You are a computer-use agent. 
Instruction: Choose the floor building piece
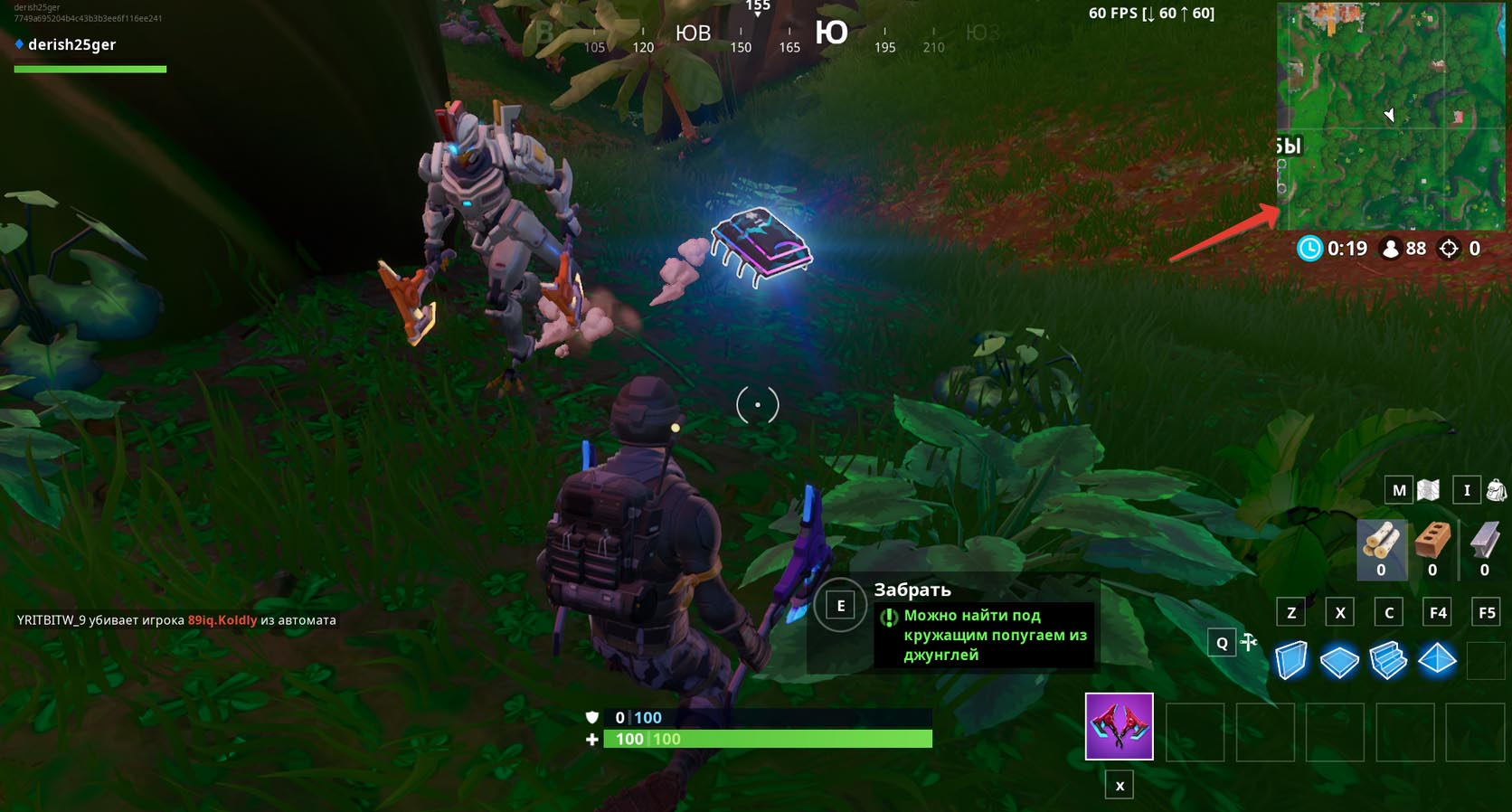click(1339, 661)
